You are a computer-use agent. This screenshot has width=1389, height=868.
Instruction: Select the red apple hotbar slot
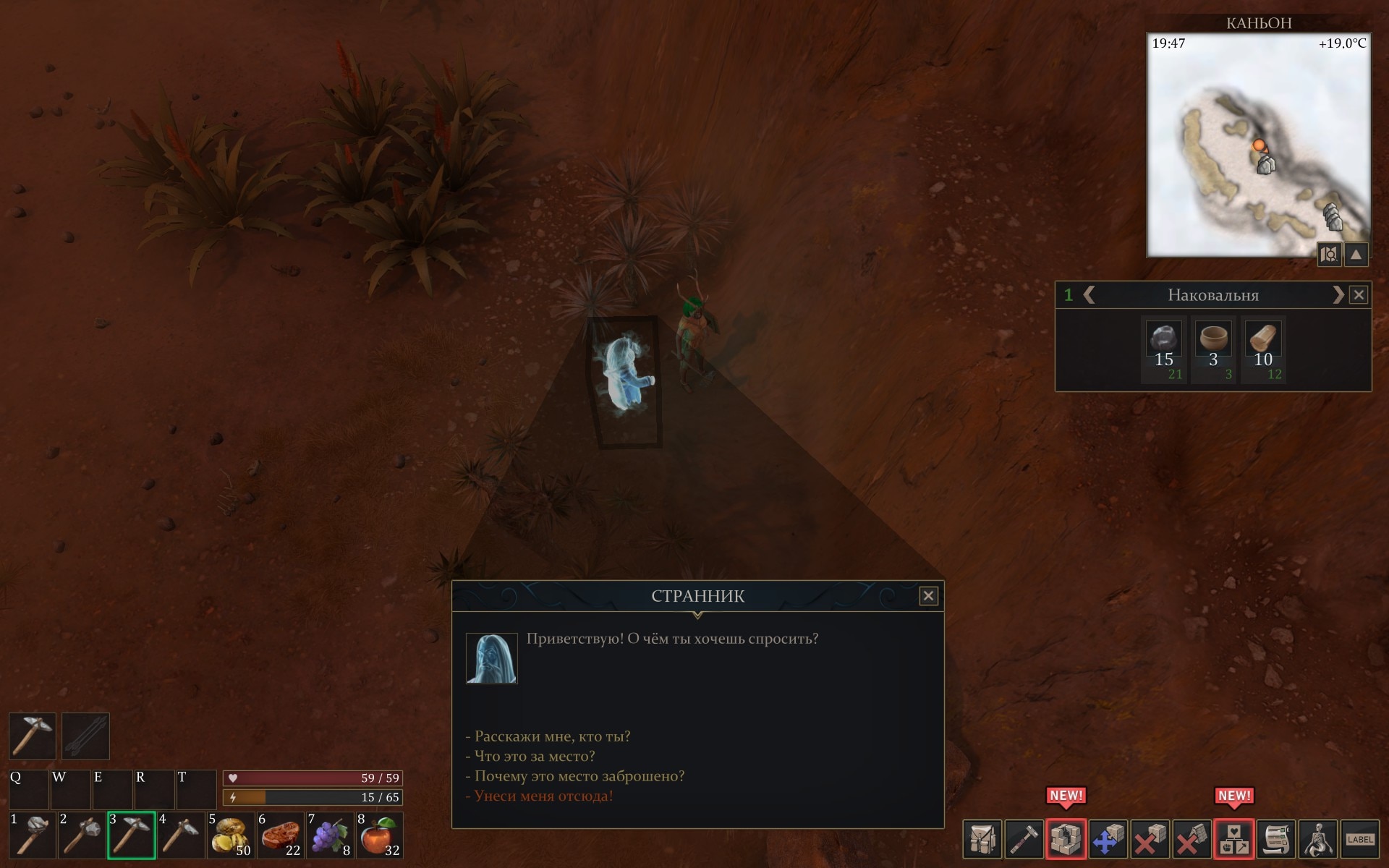pos(379,835)
